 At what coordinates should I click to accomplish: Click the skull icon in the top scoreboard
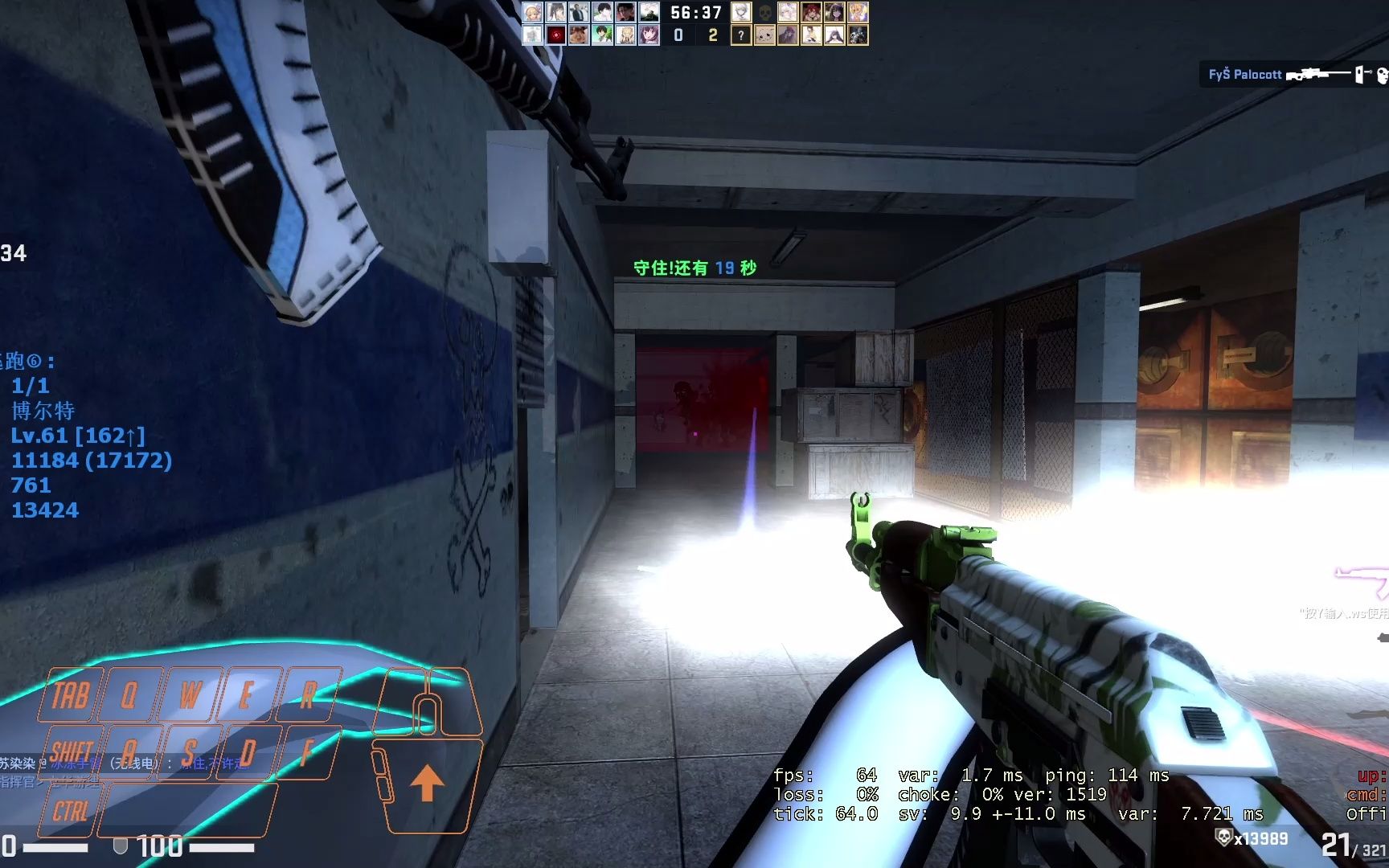[x=765, y=11]
